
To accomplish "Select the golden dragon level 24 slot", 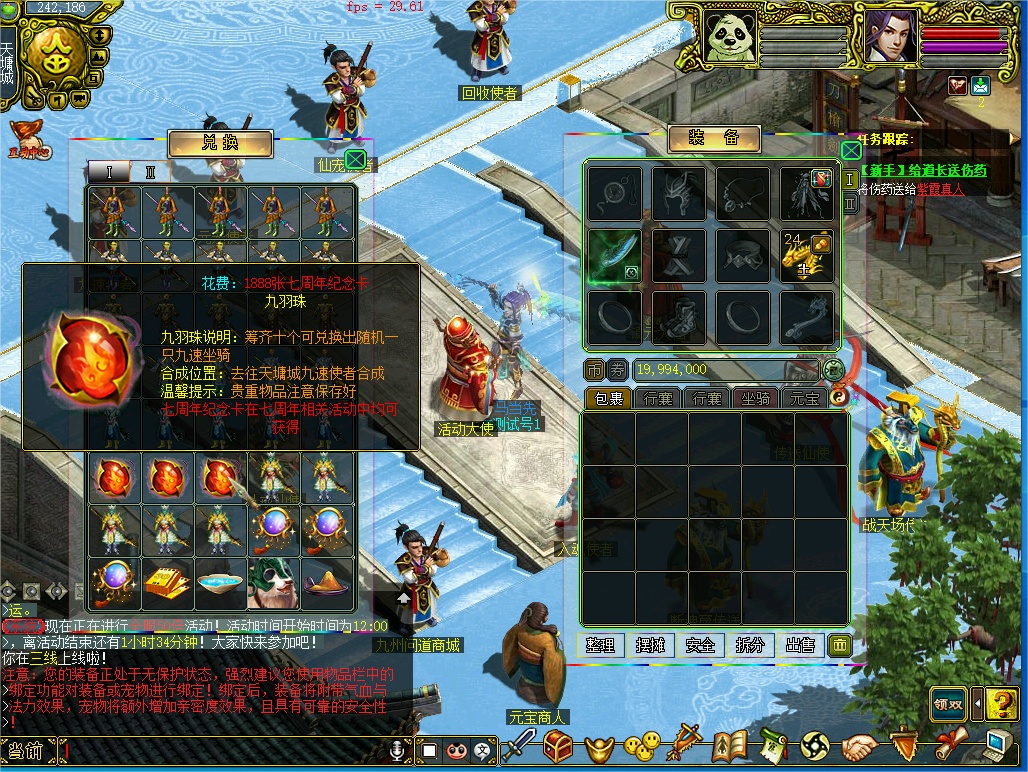I will (807, 256).
